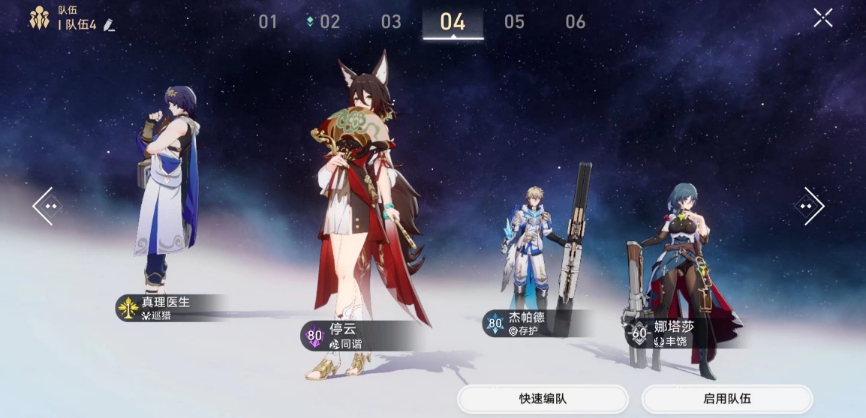Switch to team tab 05
The width and height of the screenshot is (866, 418).
tap(514, 22)
